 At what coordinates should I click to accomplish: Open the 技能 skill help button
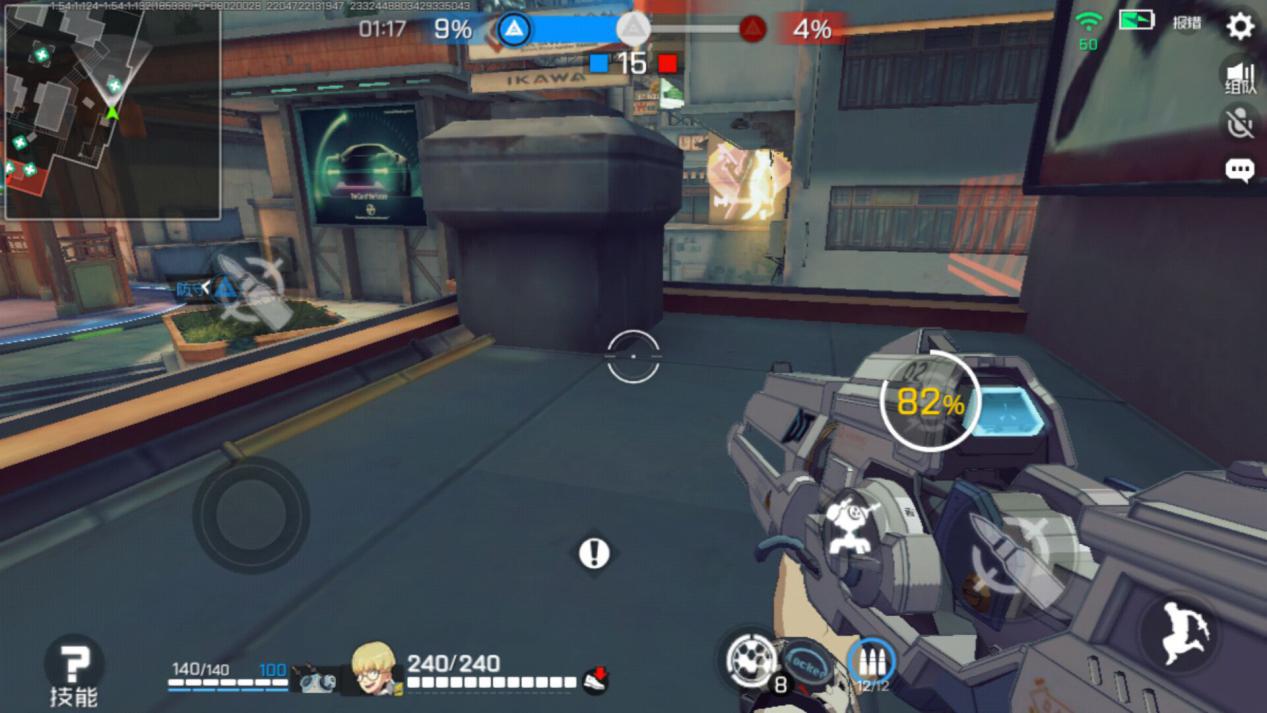click(74, 669)
